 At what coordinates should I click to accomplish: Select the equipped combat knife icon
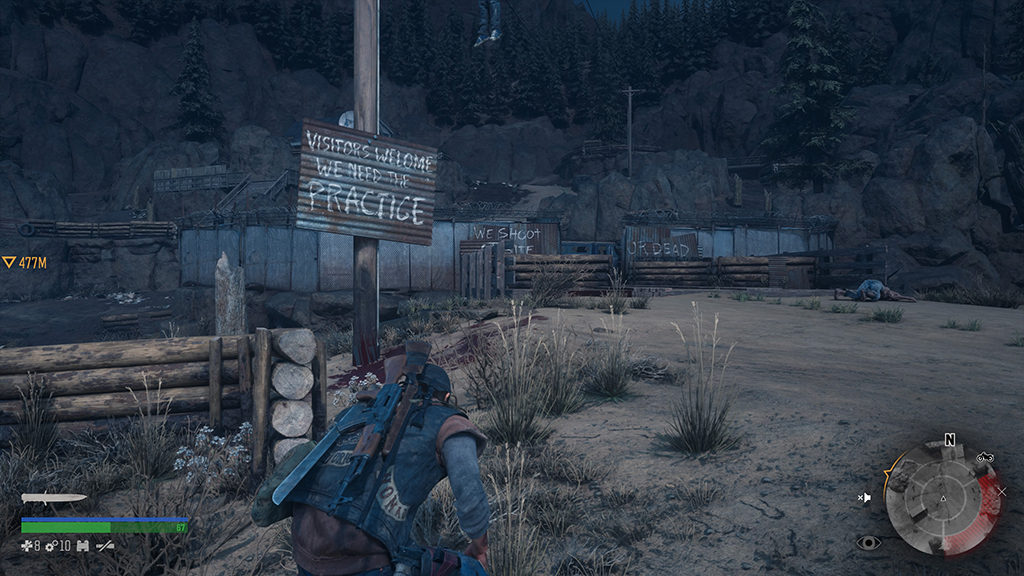click(54, 498)
